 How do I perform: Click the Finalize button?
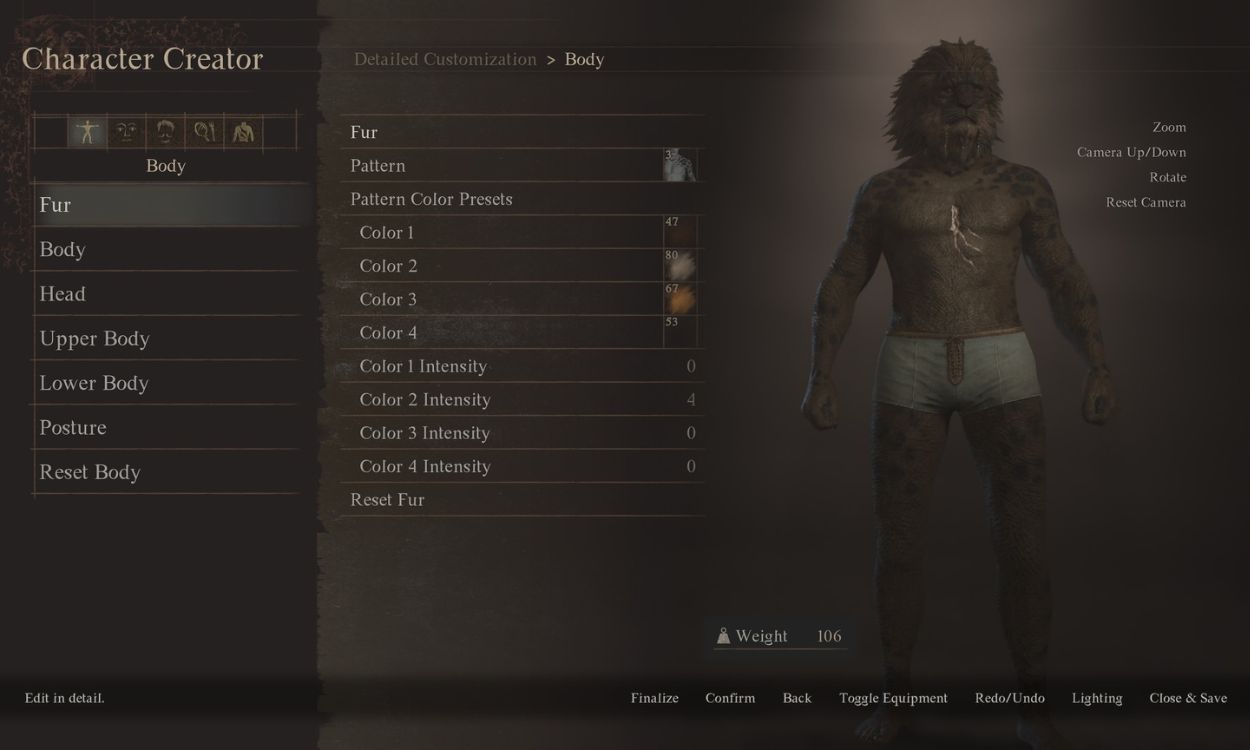(x=655, y=698)
